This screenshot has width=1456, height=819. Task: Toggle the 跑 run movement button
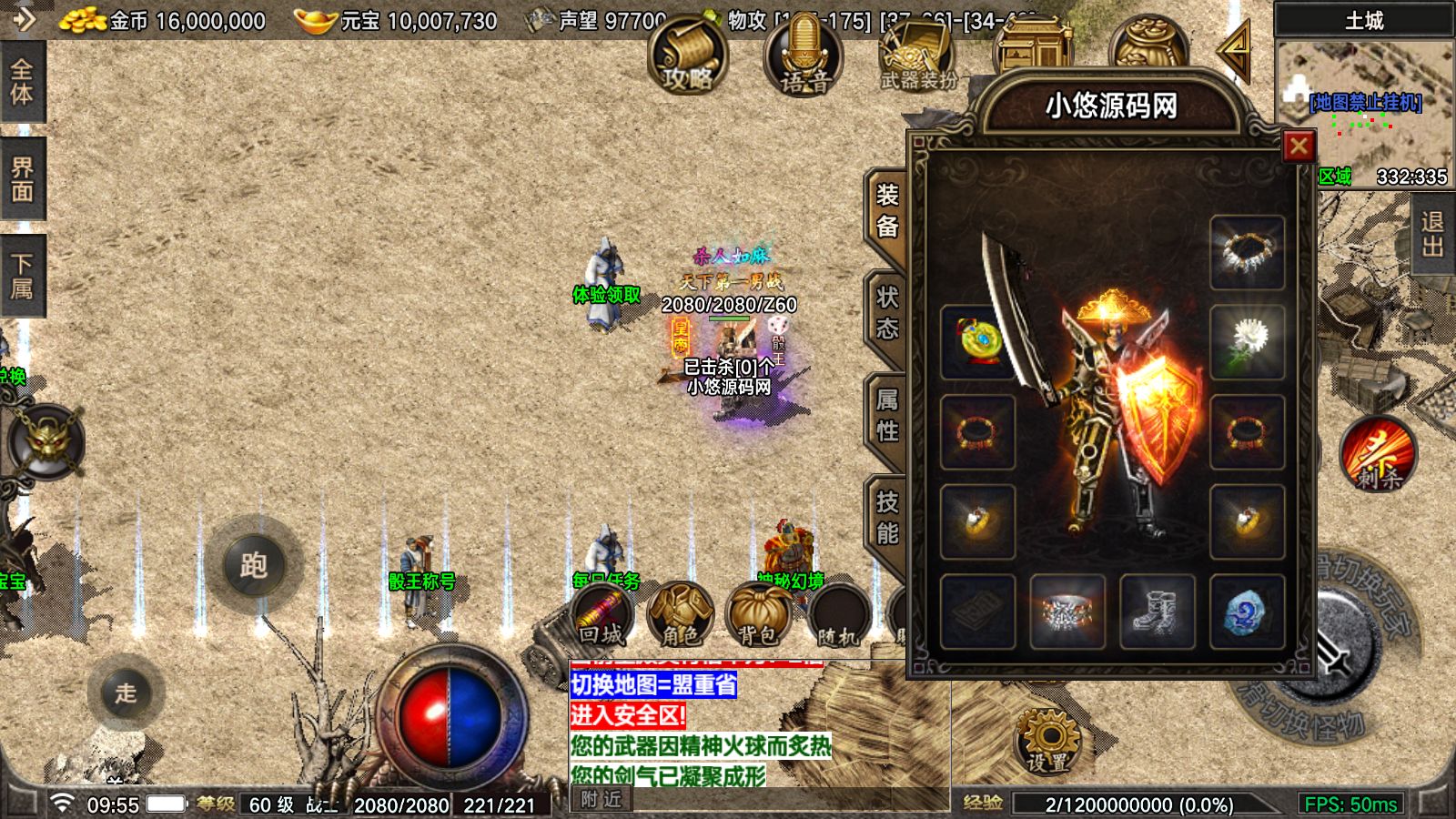click(254, 565)
